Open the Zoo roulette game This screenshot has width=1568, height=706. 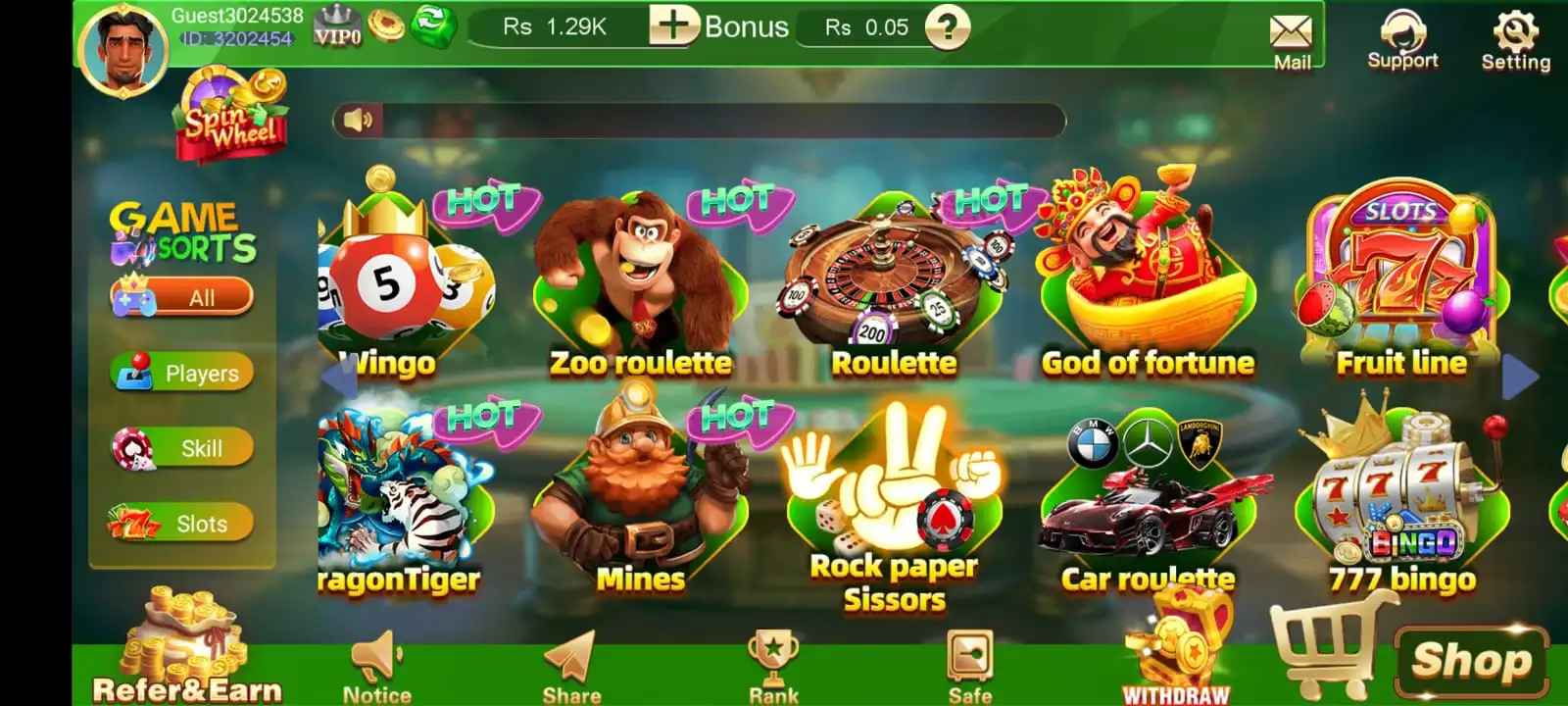pyautogui.click(x=639, y=284)
